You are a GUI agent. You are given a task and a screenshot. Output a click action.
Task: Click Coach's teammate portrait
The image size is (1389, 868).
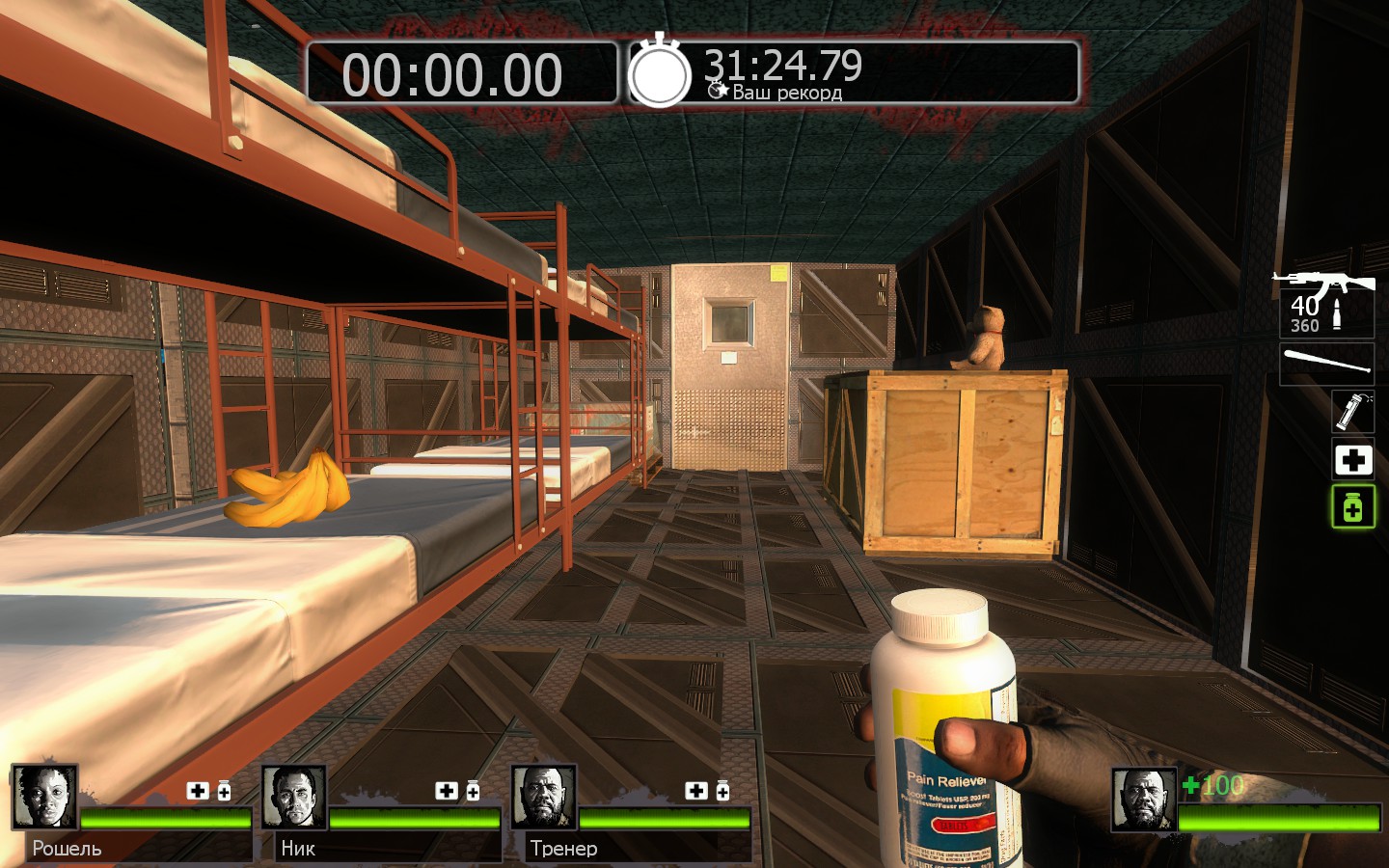(543, 798)
